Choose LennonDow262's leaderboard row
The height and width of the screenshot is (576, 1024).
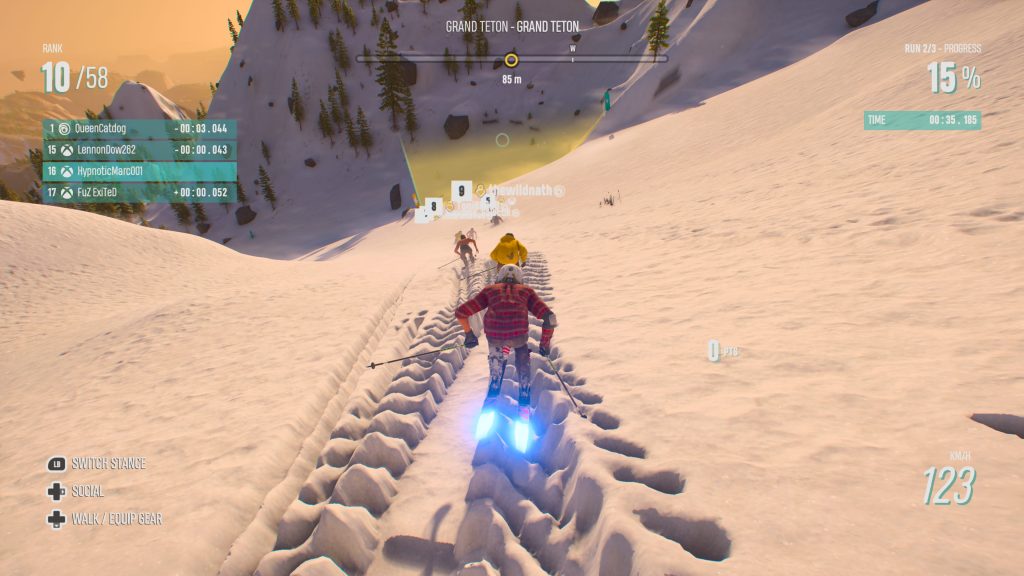139,150
